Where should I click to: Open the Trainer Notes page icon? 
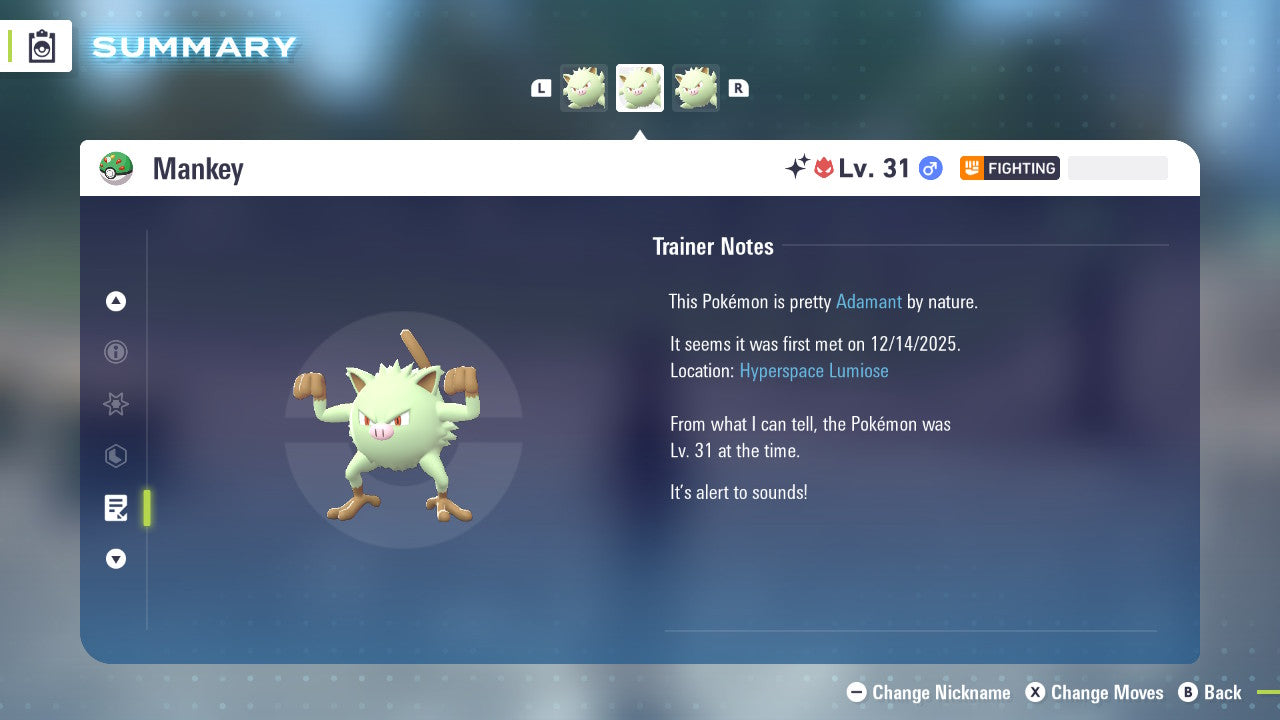coord(115,508)
